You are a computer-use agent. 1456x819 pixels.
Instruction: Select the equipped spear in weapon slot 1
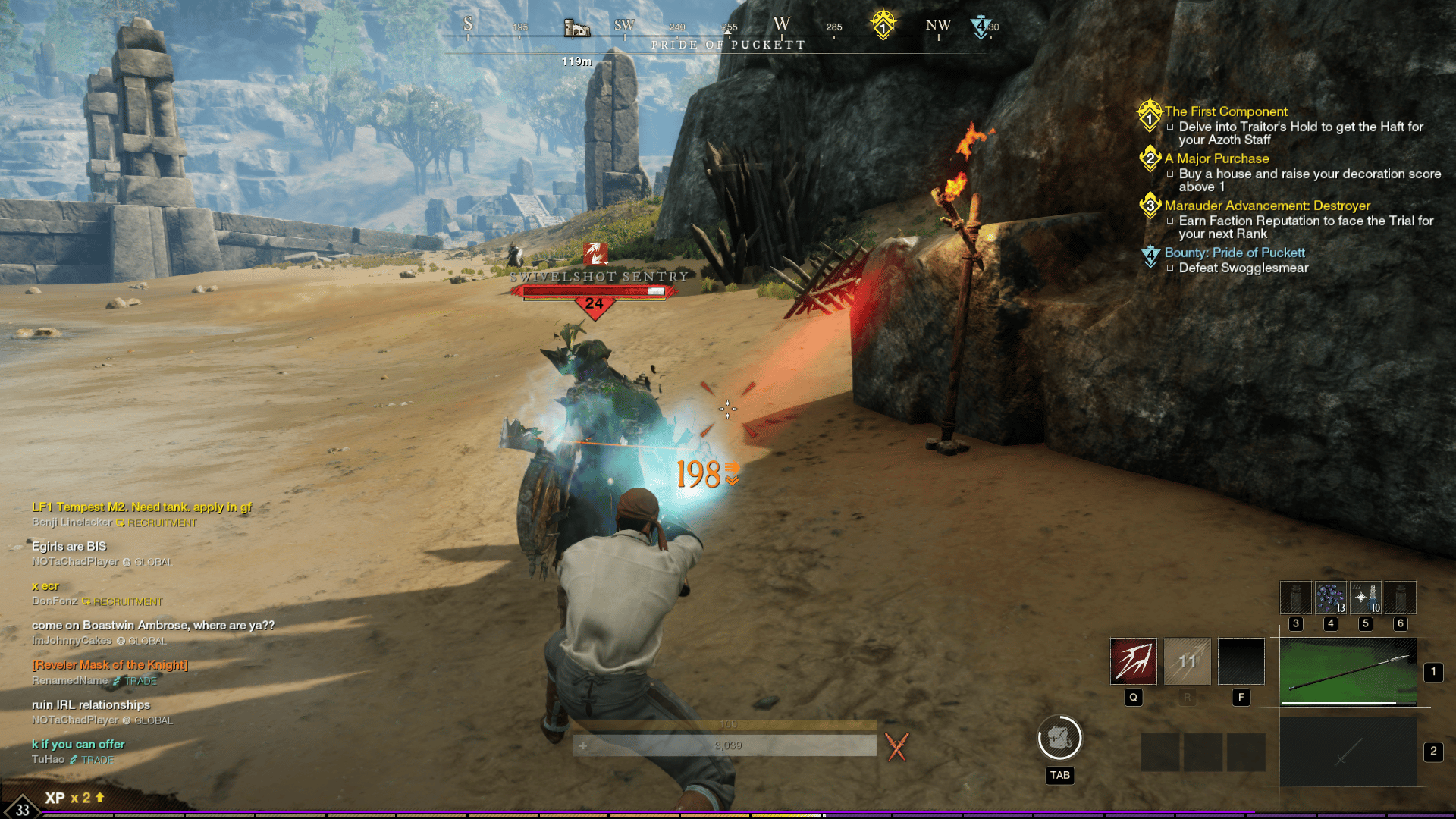click(x=1350, y=671)
